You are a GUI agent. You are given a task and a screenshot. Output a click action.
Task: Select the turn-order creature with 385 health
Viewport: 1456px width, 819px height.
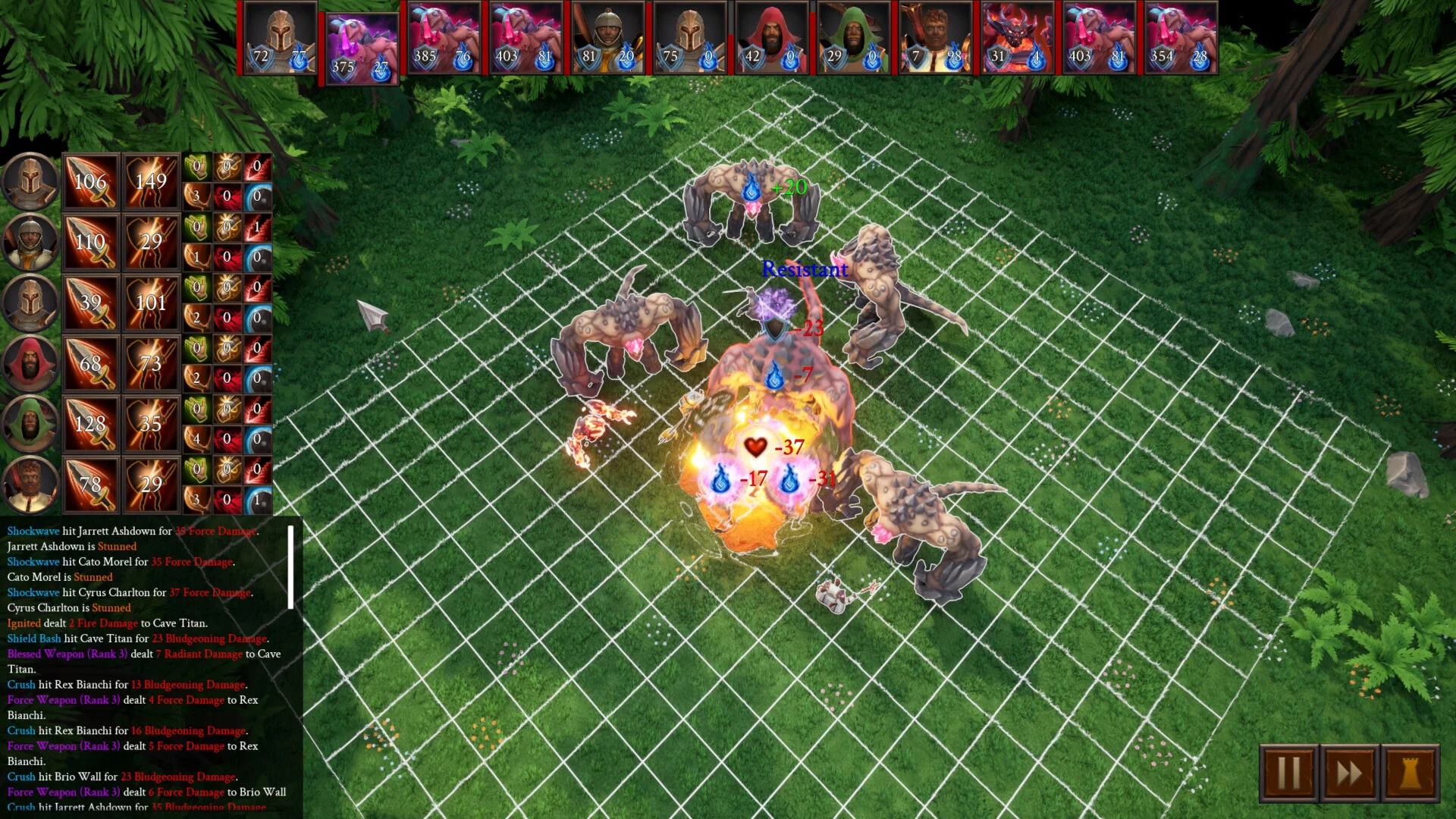tap(444, 38)
